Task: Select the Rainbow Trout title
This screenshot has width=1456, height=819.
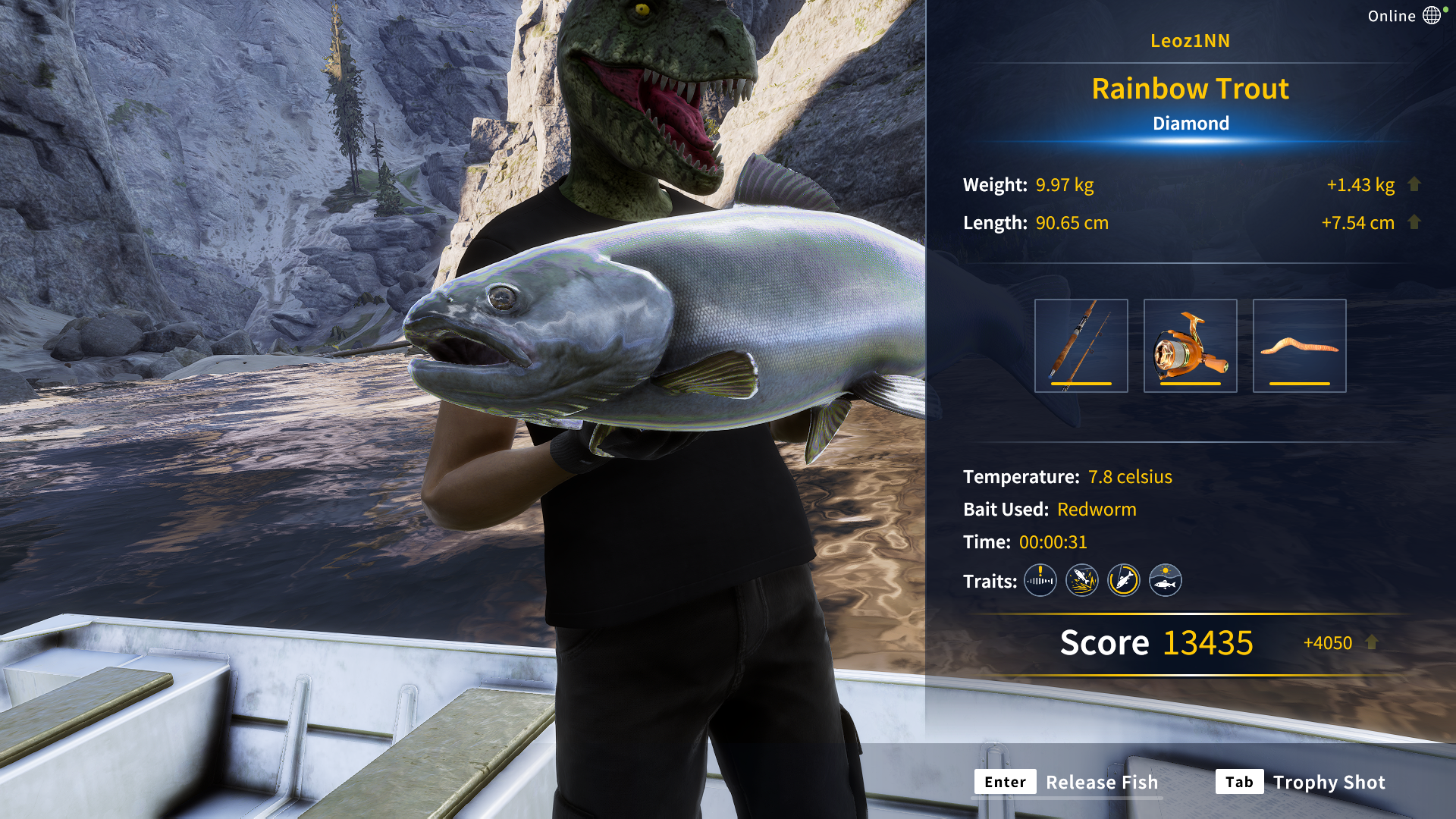Action: (1190, 88)
